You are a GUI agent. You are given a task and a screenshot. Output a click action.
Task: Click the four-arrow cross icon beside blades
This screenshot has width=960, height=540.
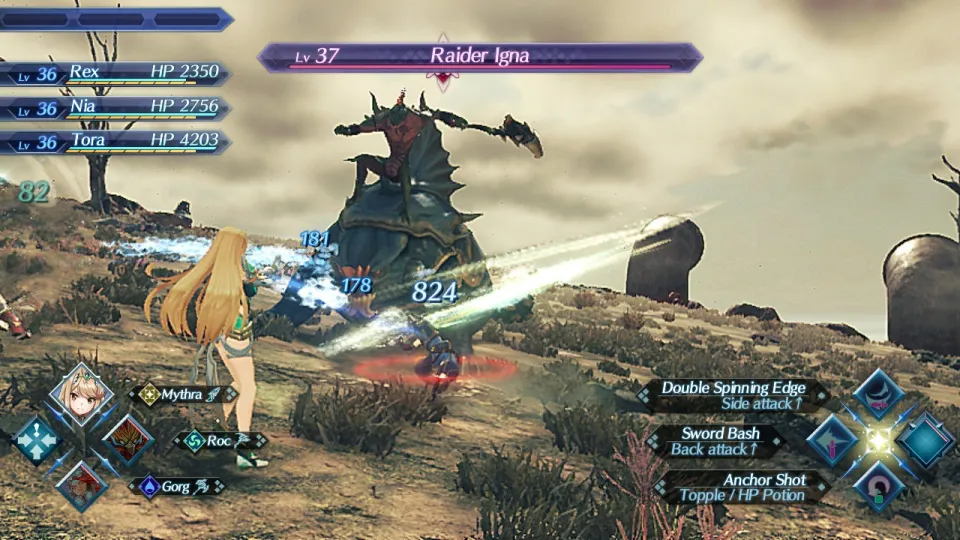pos(35,440)
